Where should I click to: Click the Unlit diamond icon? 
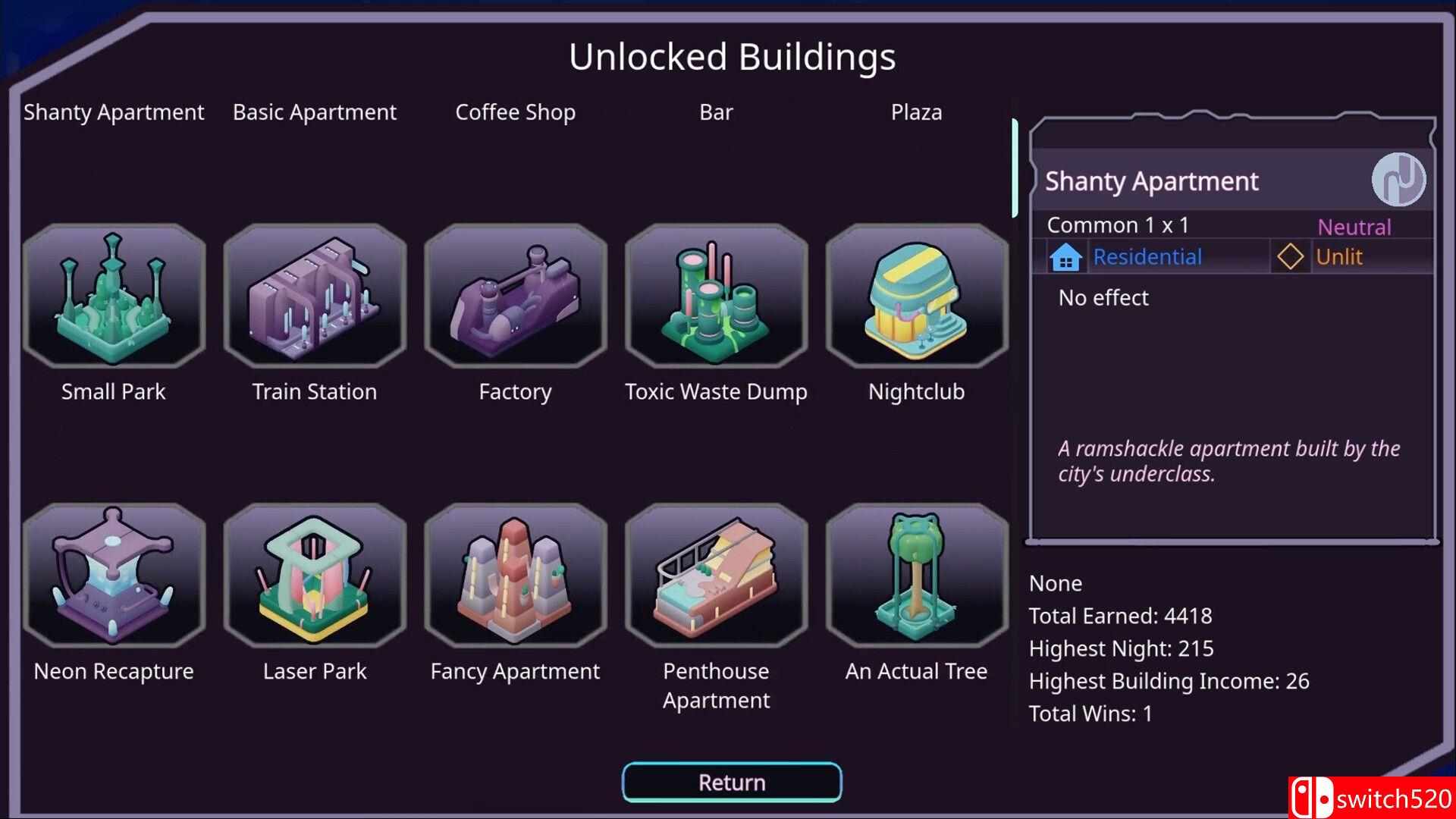[x=1290, y=256]
